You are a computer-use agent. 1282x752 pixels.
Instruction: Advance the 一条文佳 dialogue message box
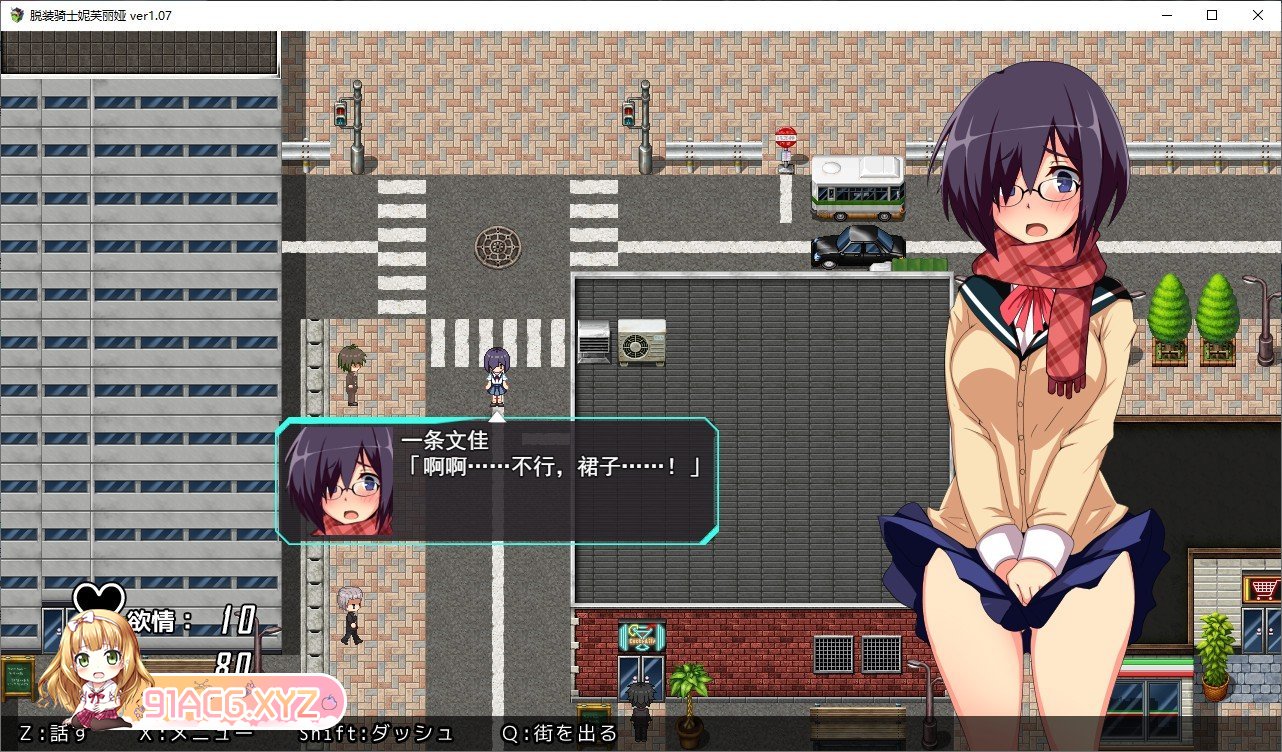coord(497,480)
